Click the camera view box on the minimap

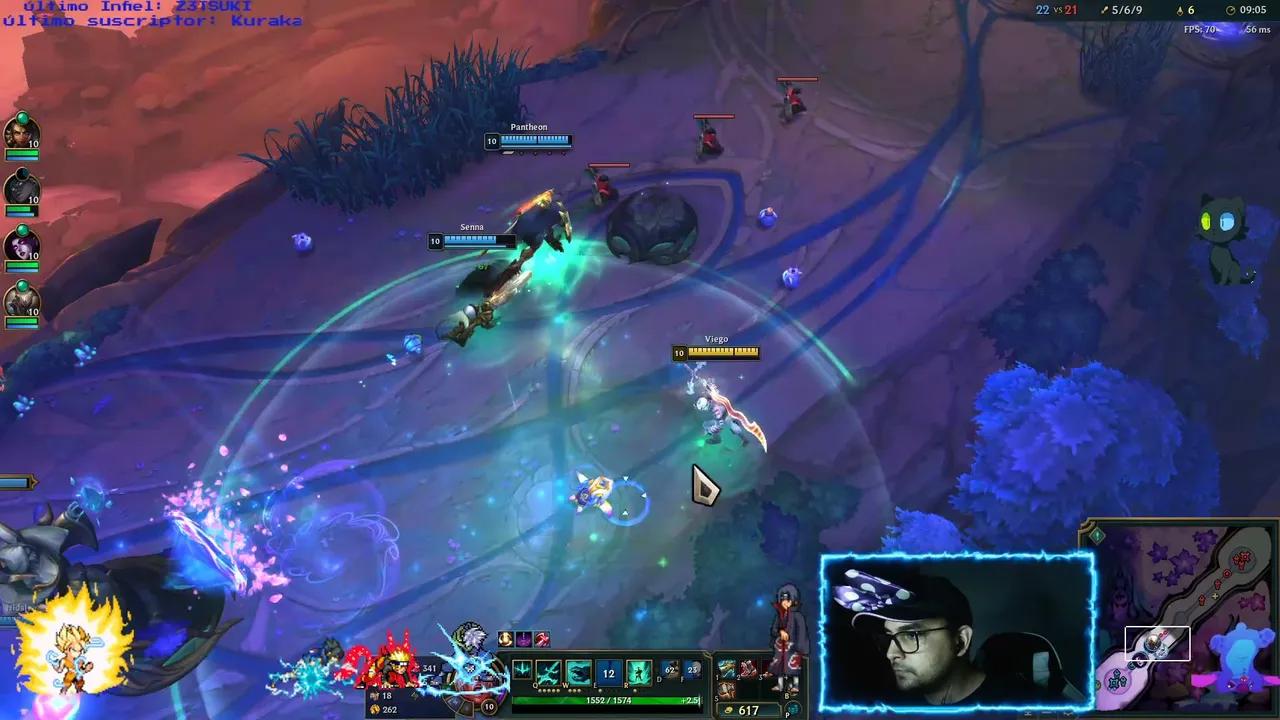(x=1158, y=643)
